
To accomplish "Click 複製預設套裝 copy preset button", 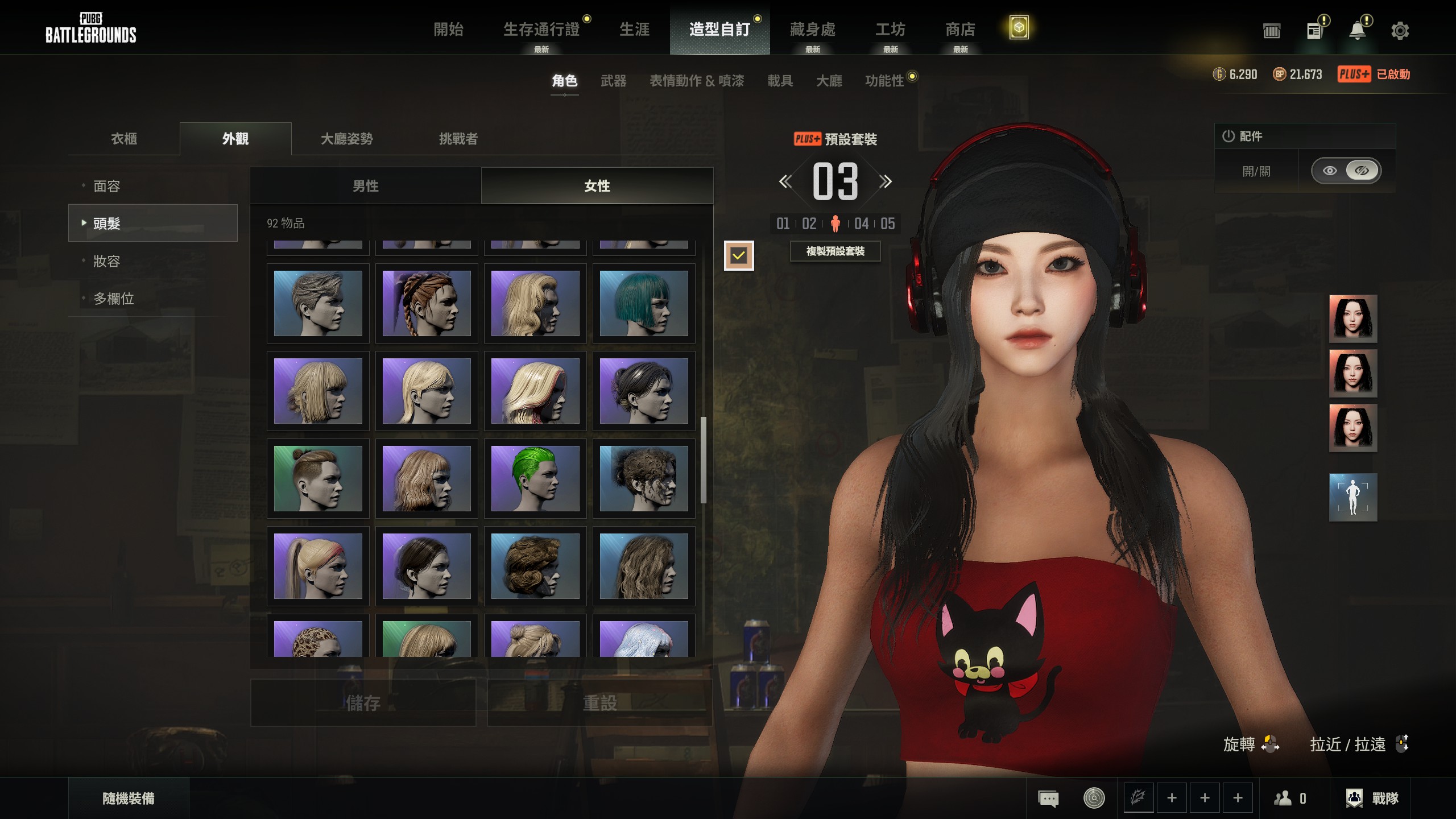I will (835, 251).
